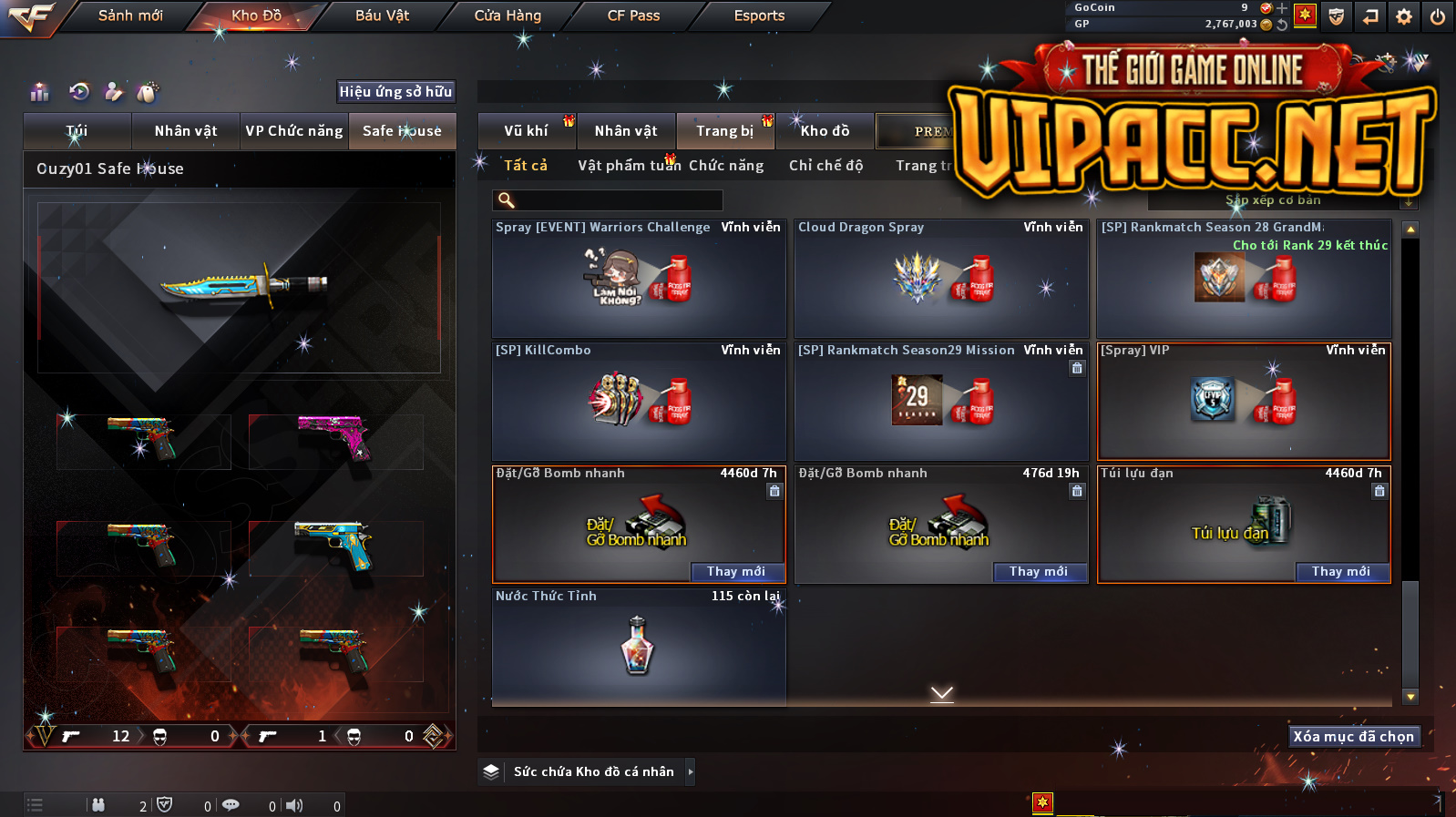
Task: Choose the [SP] KillCombo spray
Action: point(639,402)
